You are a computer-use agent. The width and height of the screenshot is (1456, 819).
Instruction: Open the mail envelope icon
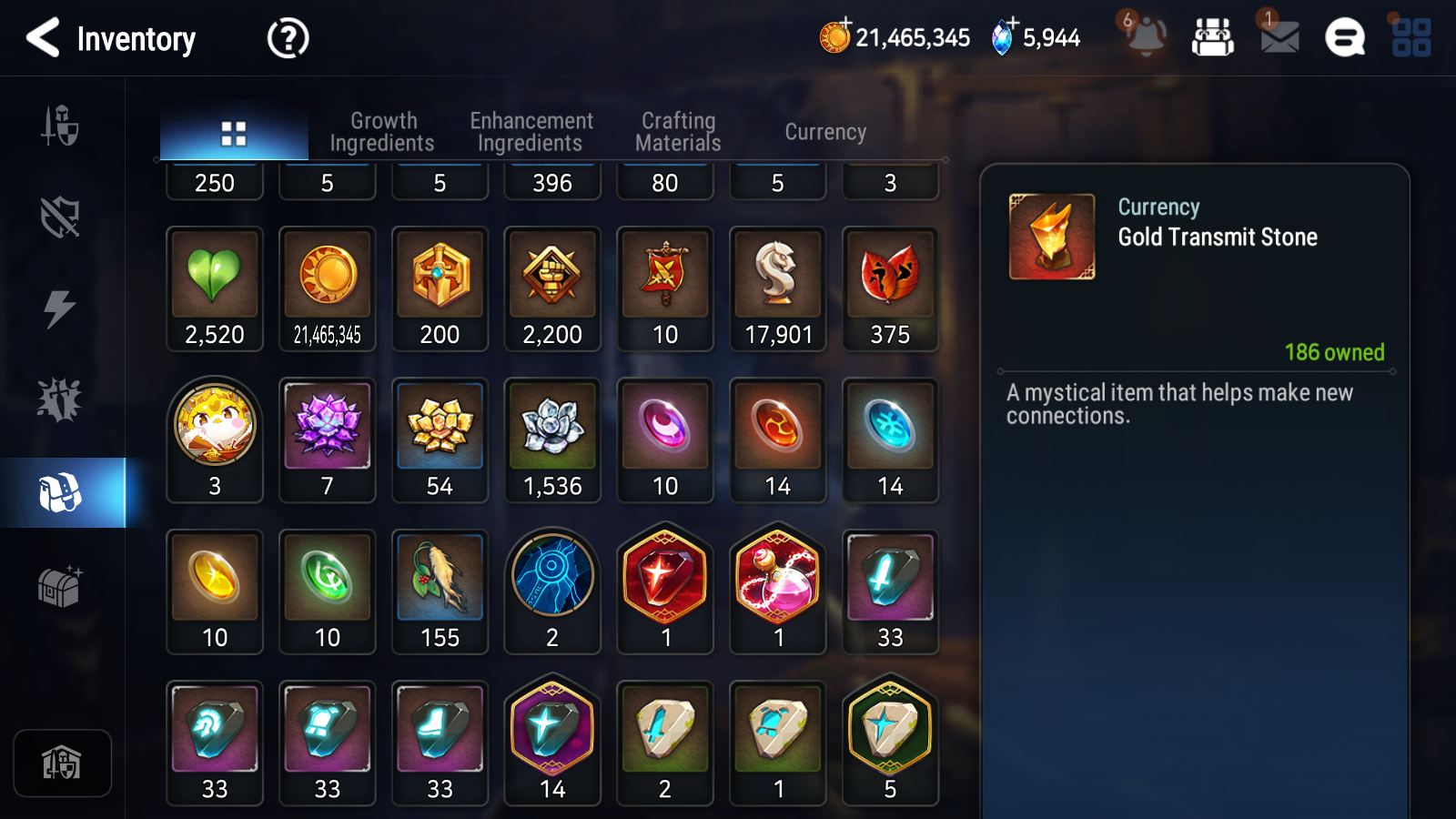[x=1279, y=37]
